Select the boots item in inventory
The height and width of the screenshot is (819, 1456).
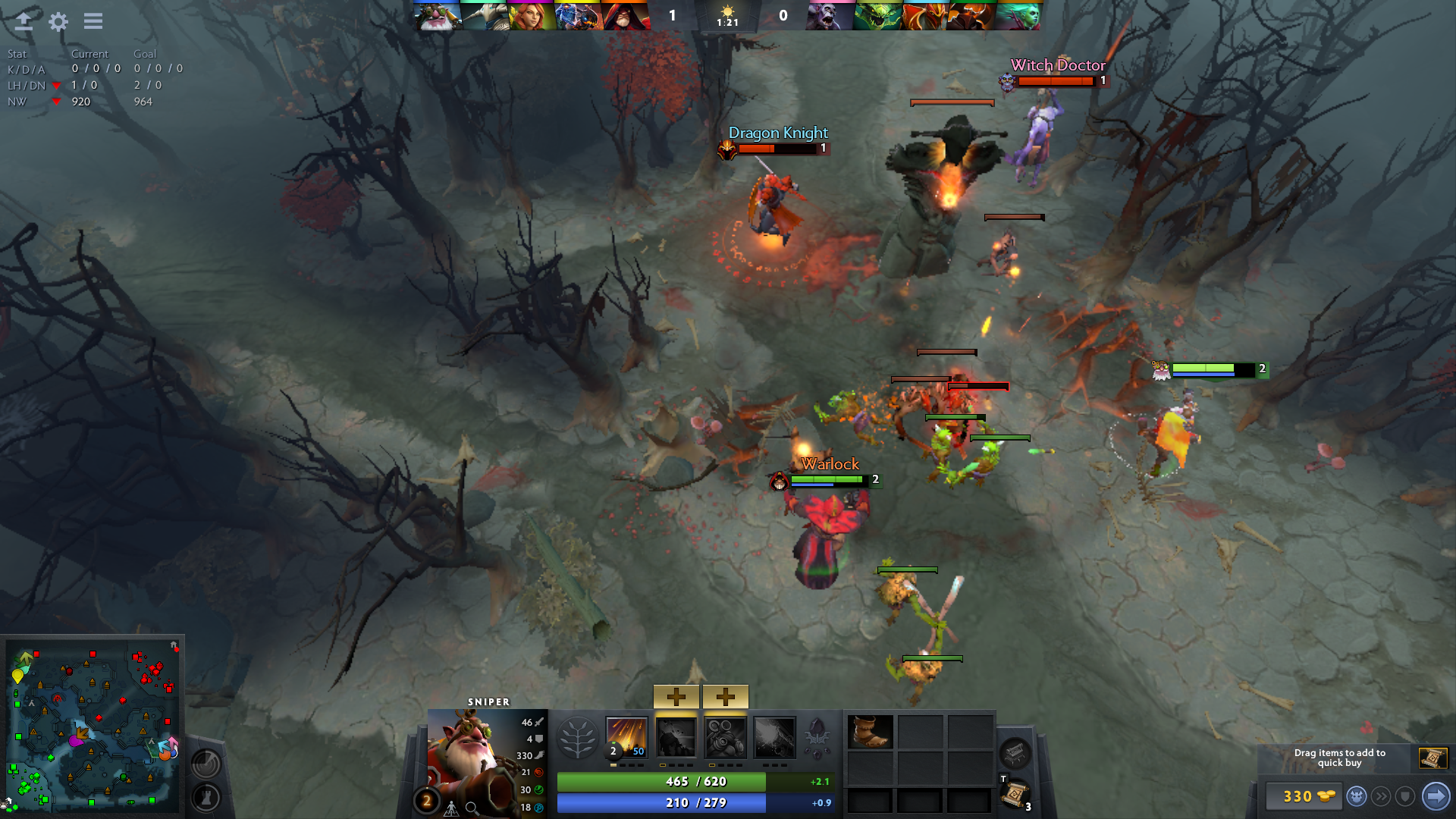(870, 733)
